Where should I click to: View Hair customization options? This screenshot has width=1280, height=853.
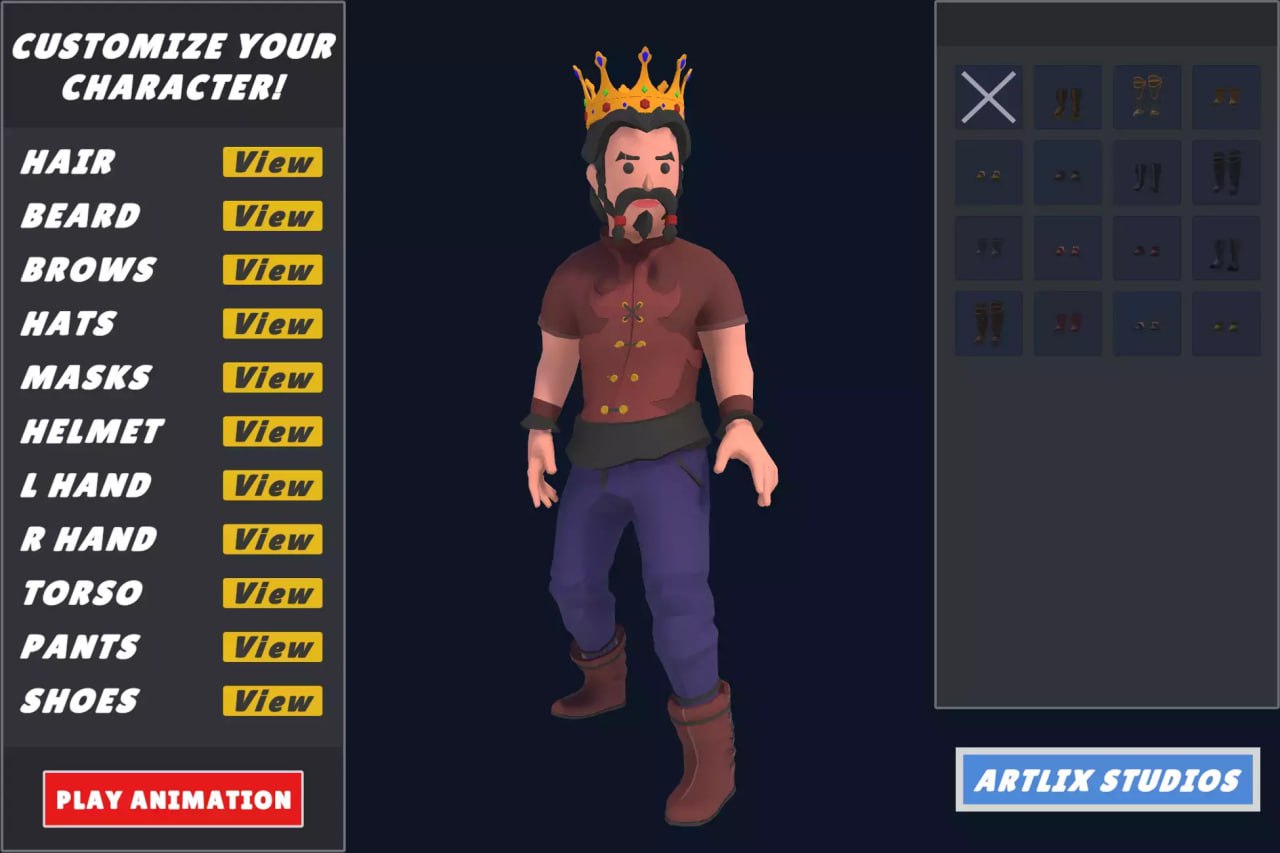tap(271, 163)
